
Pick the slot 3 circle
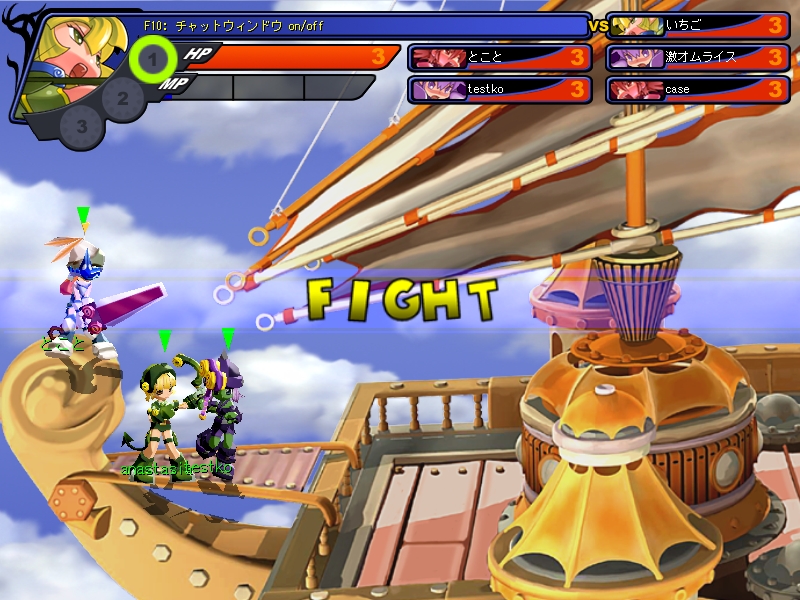(82, 127)
